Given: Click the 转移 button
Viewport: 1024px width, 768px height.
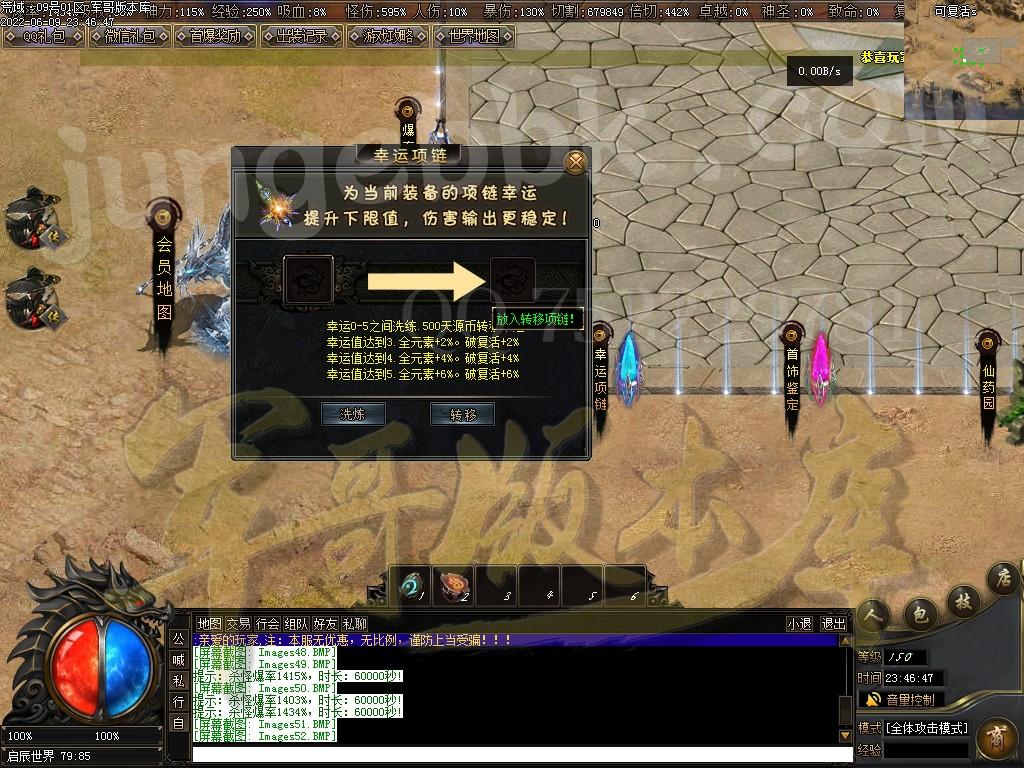Looking at the screenshot, I should [462, 414].
